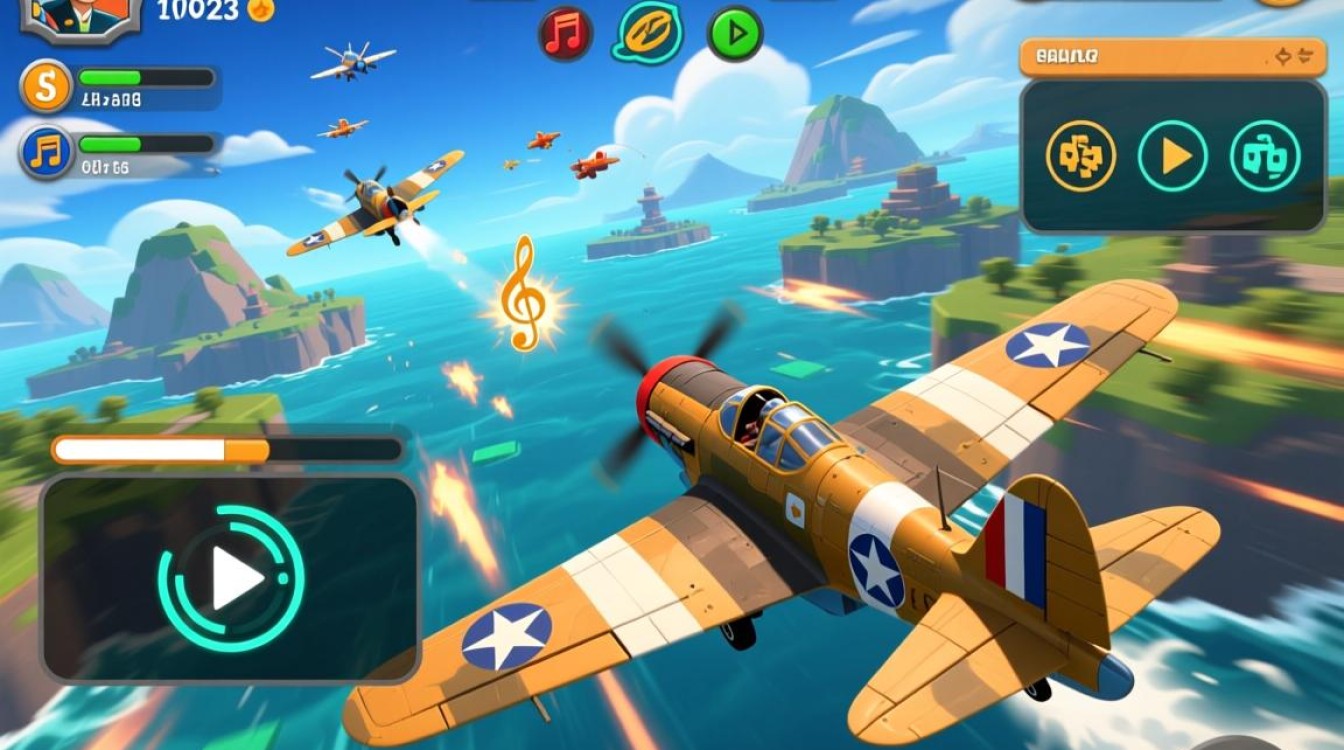Screen dimensions: 1344x750
Task: Toggle the red music note button
Action: pos(566,34)
